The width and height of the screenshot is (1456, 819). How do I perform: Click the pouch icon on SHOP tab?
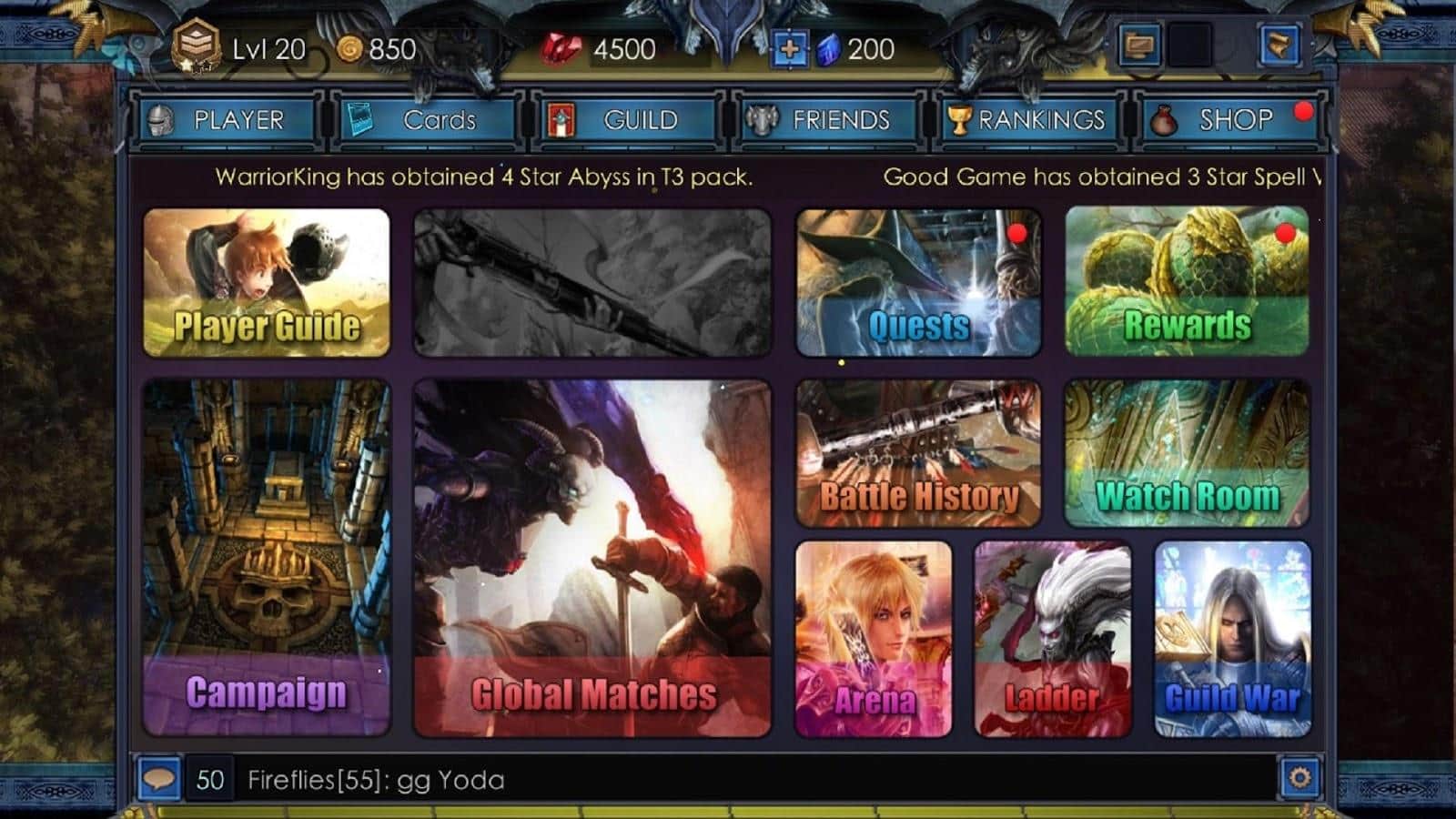[1163, 121]
